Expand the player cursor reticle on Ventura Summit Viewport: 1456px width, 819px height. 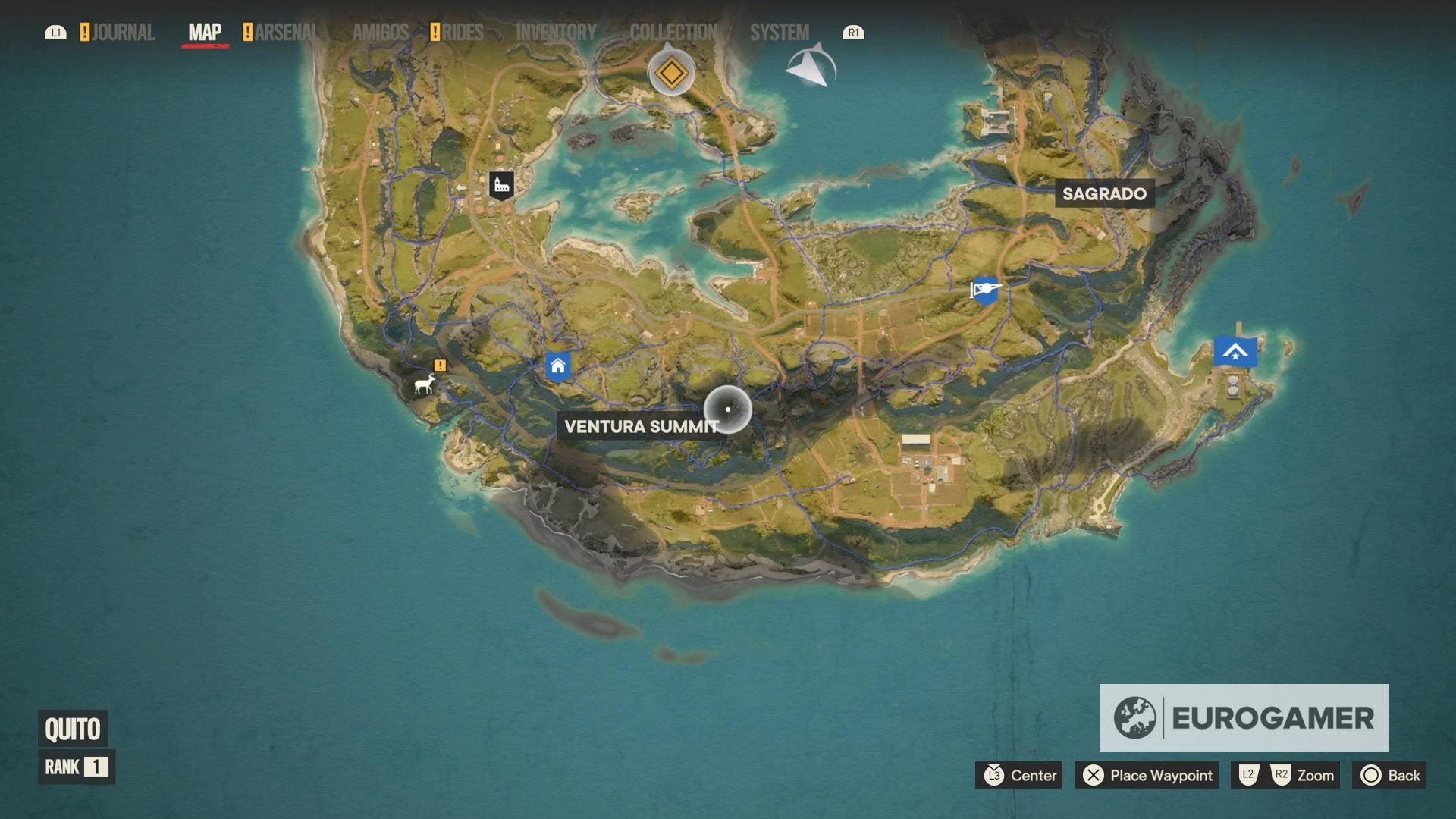(726, 408)
